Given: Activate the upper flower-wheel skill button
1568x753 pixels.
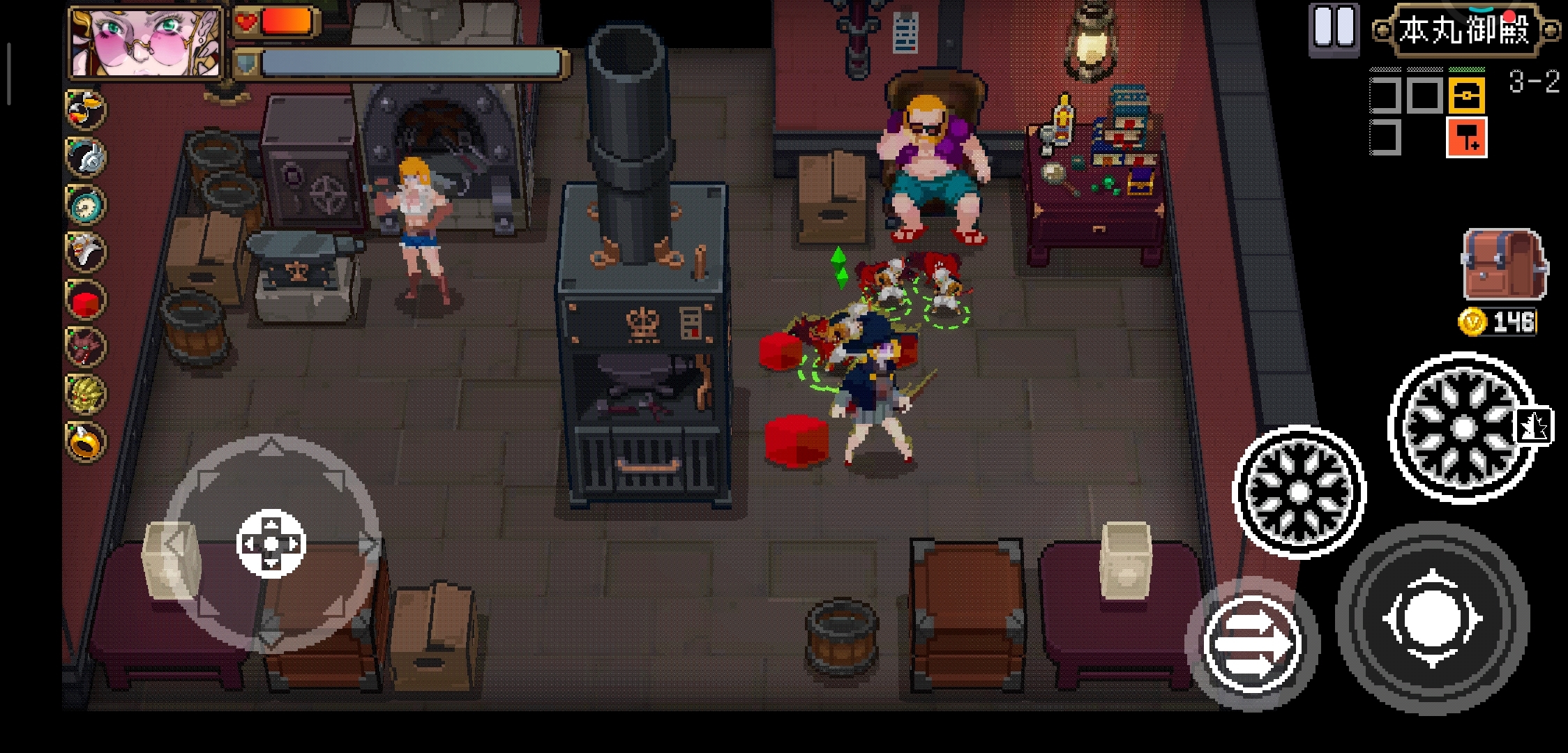Looking at the screenshot, I should 1463,427.
